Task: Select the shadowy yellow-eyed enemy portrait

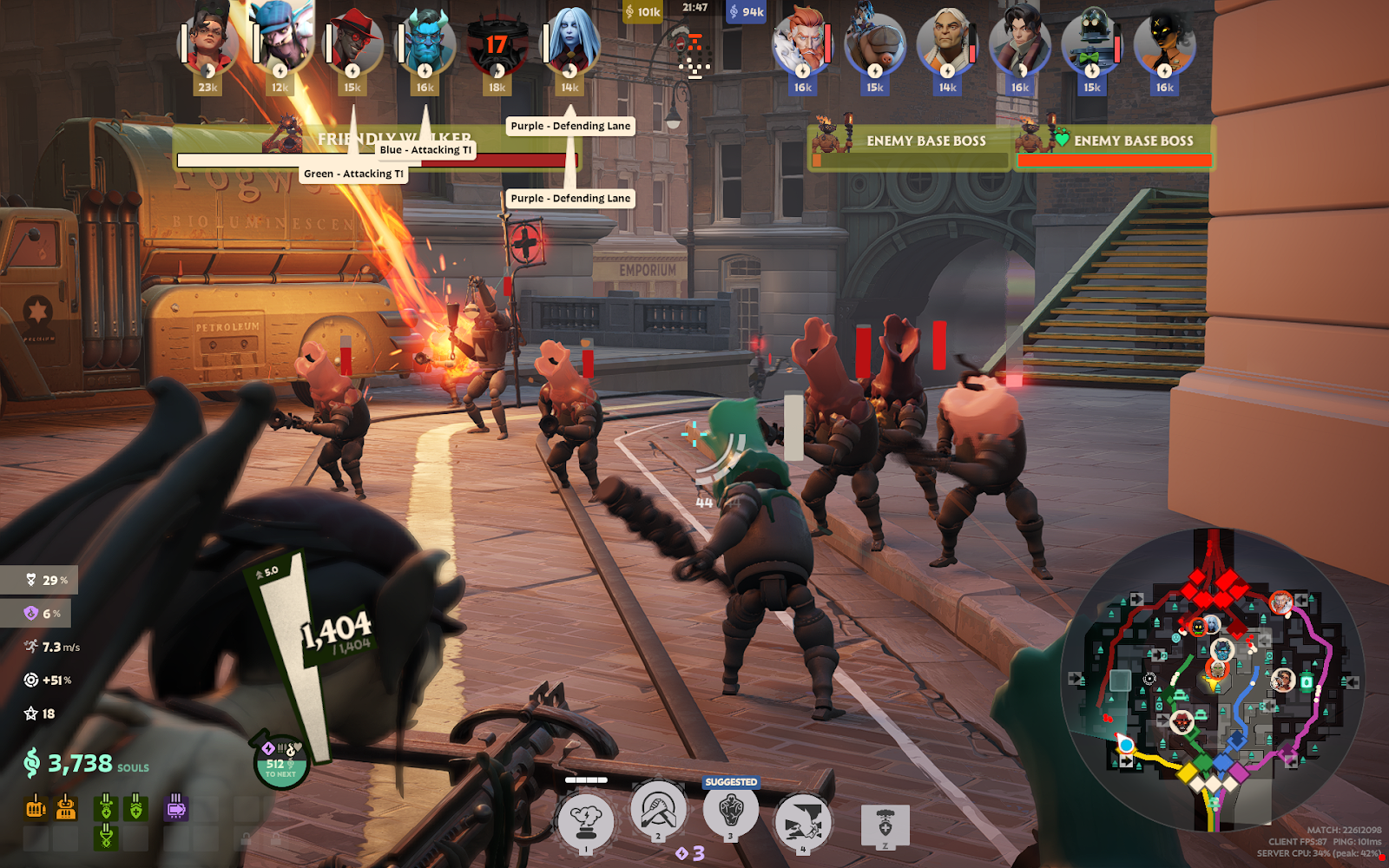Action: coord(1164,42)
